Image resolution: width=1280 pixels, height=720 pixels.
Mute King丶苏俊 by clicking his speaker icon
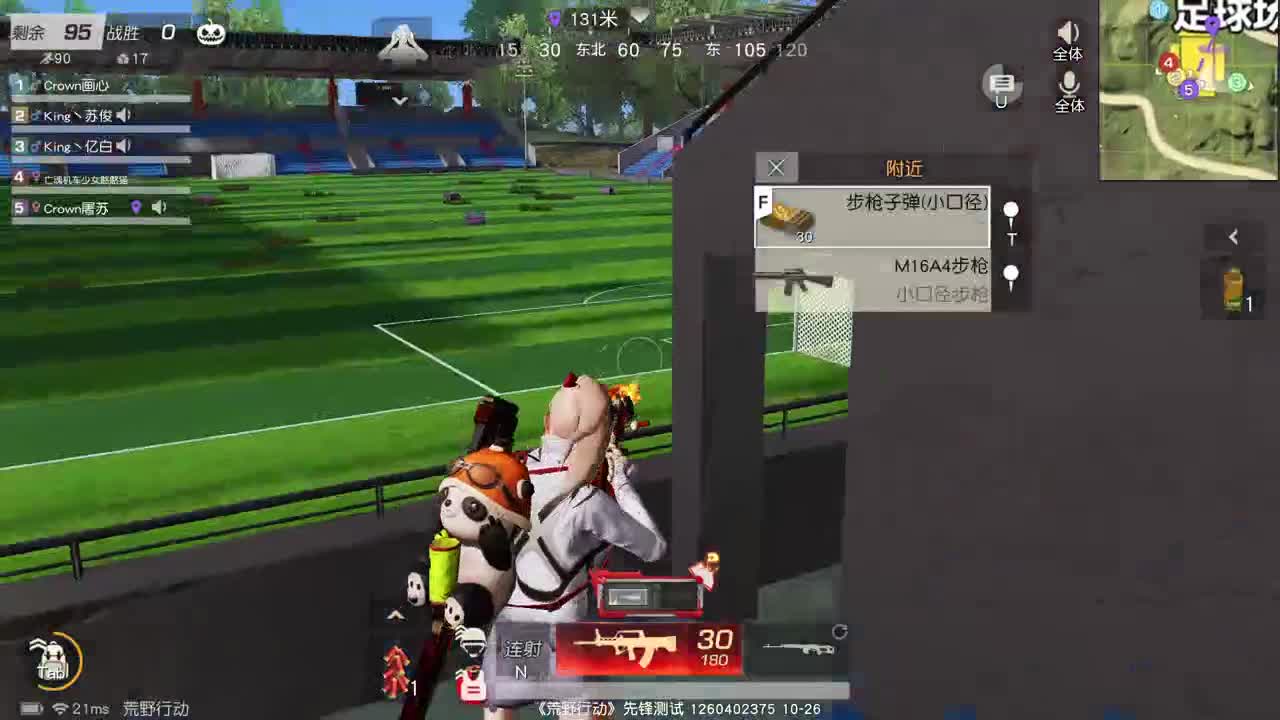(x=123, y=115)
